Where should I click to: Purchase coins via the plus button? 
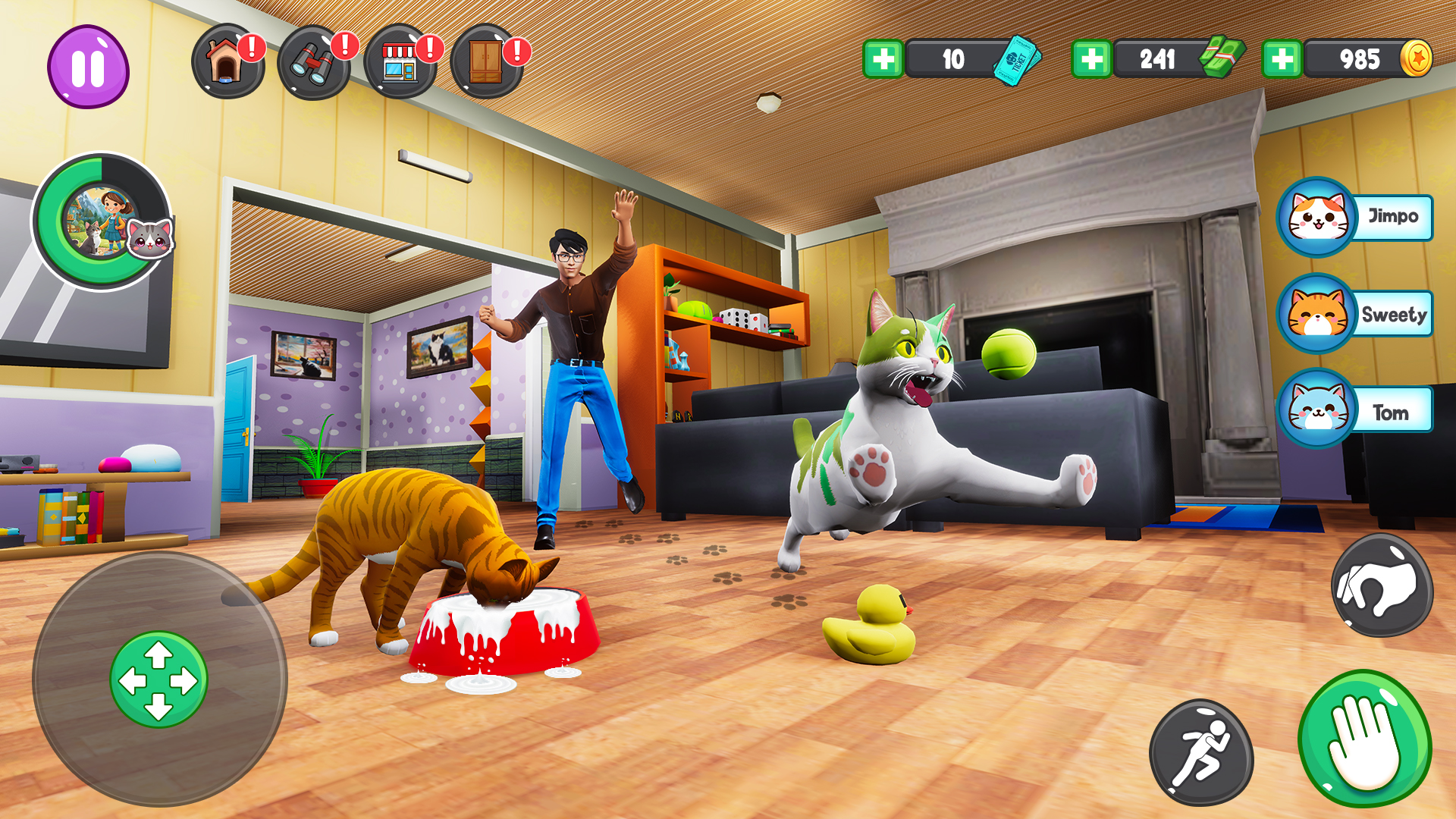pyautogui.click(x=1283, y=57)
